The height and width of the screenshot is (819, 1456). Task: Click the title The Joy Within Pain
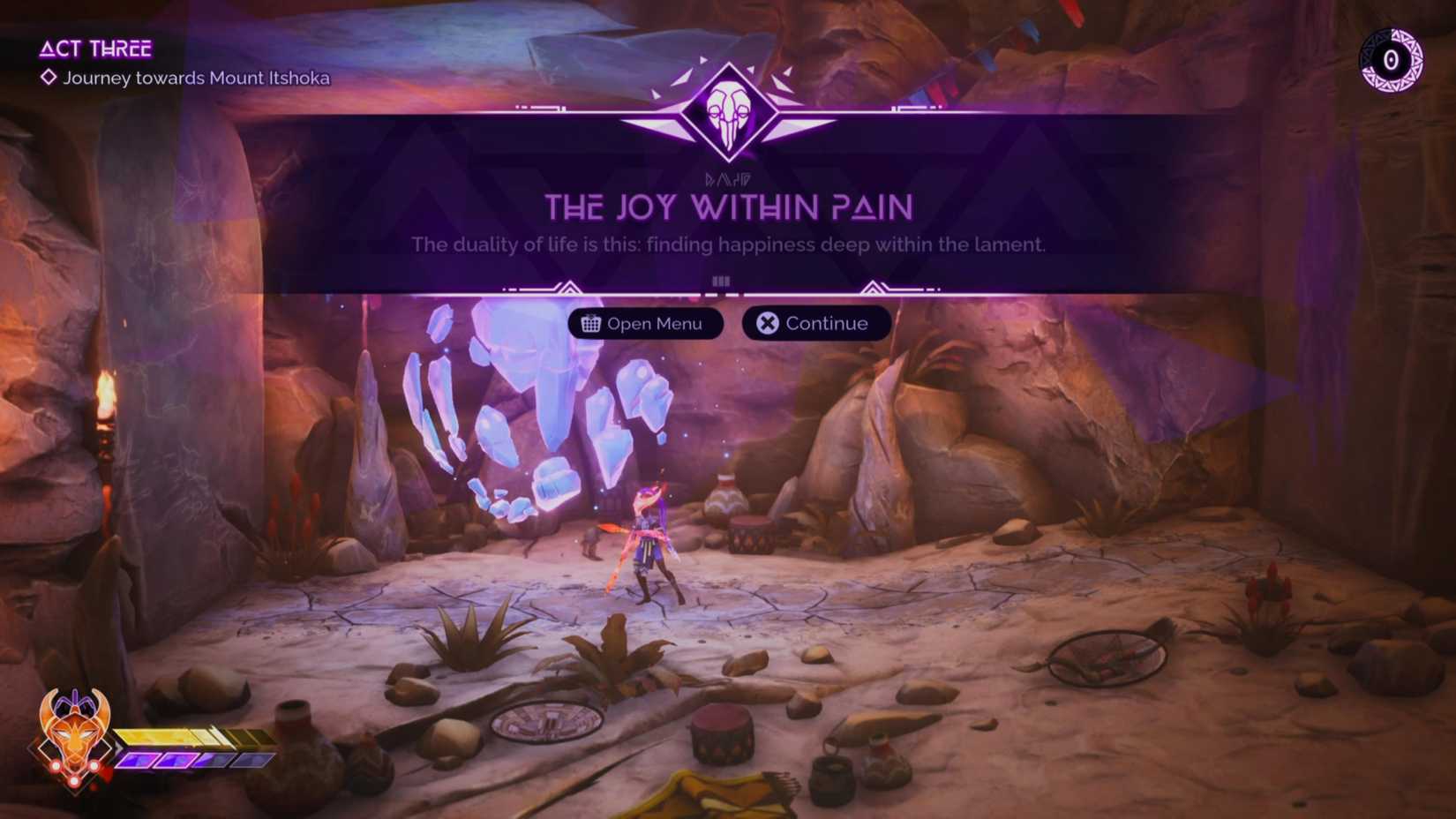point(727,207)
